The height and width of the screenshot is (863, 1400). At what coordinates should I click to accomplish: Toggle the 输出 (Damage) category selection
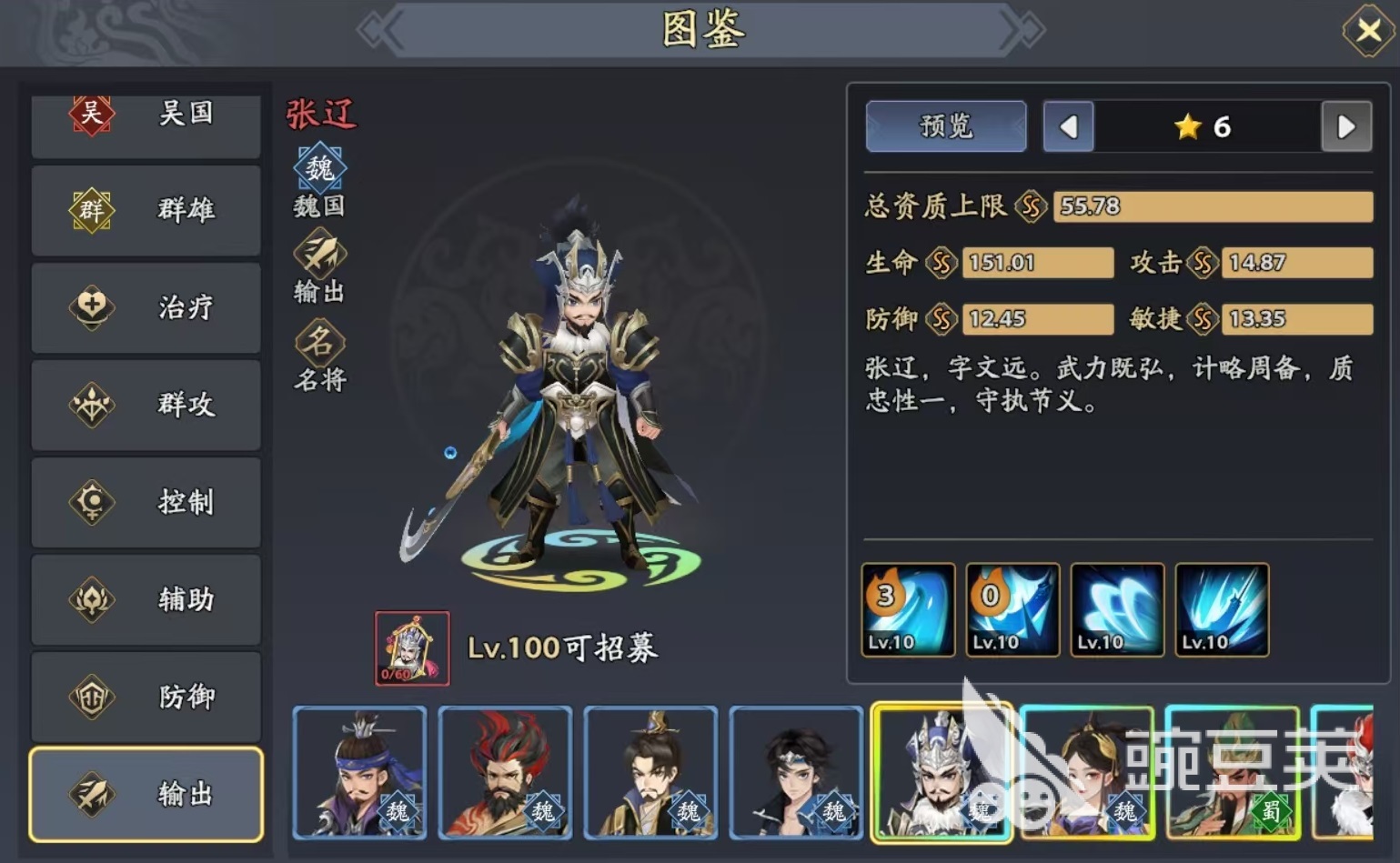tap(146, 793)
